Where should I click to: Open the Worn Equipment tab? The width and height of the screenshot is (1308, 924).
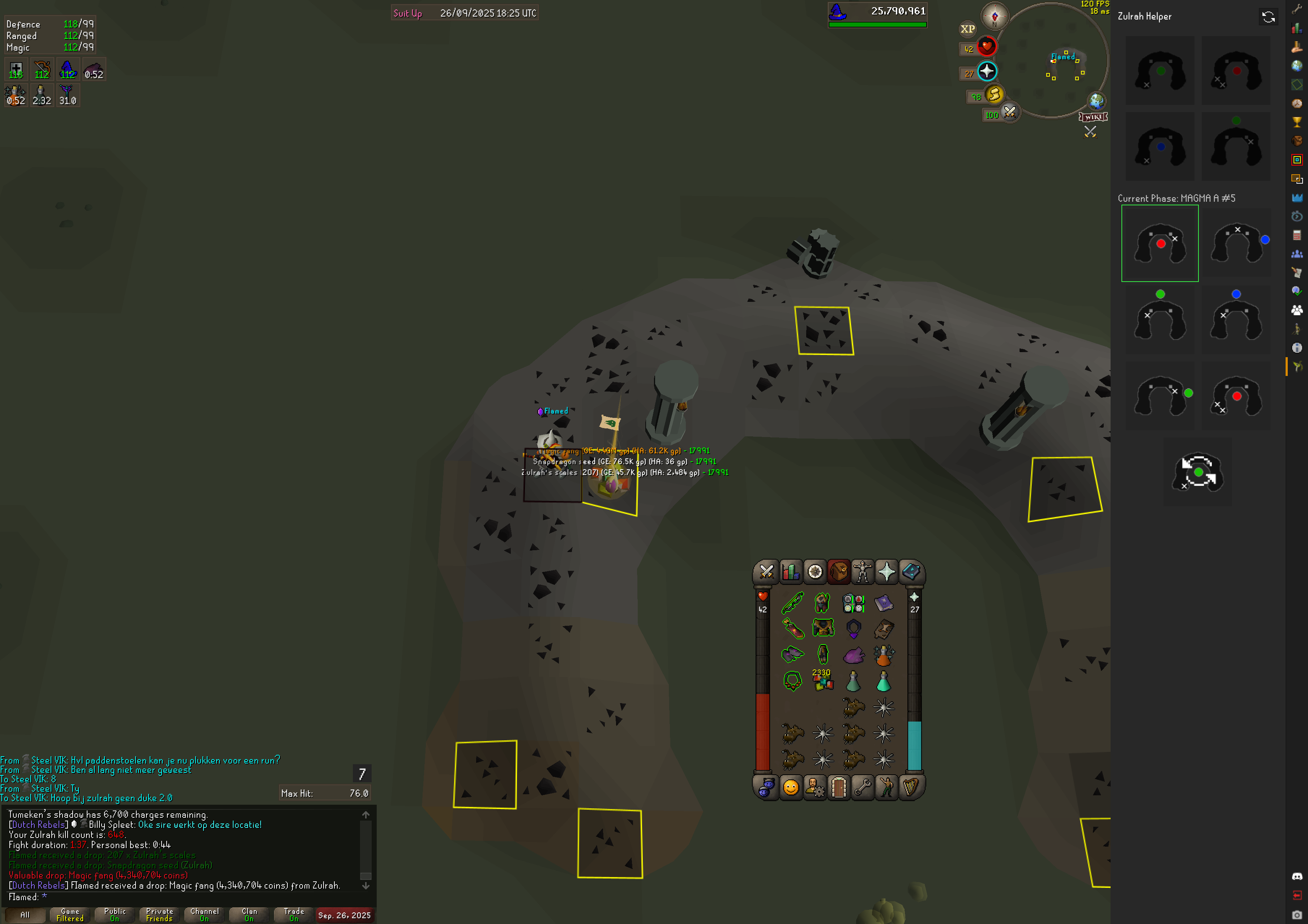pyautogui.click(x=863, y=572)
